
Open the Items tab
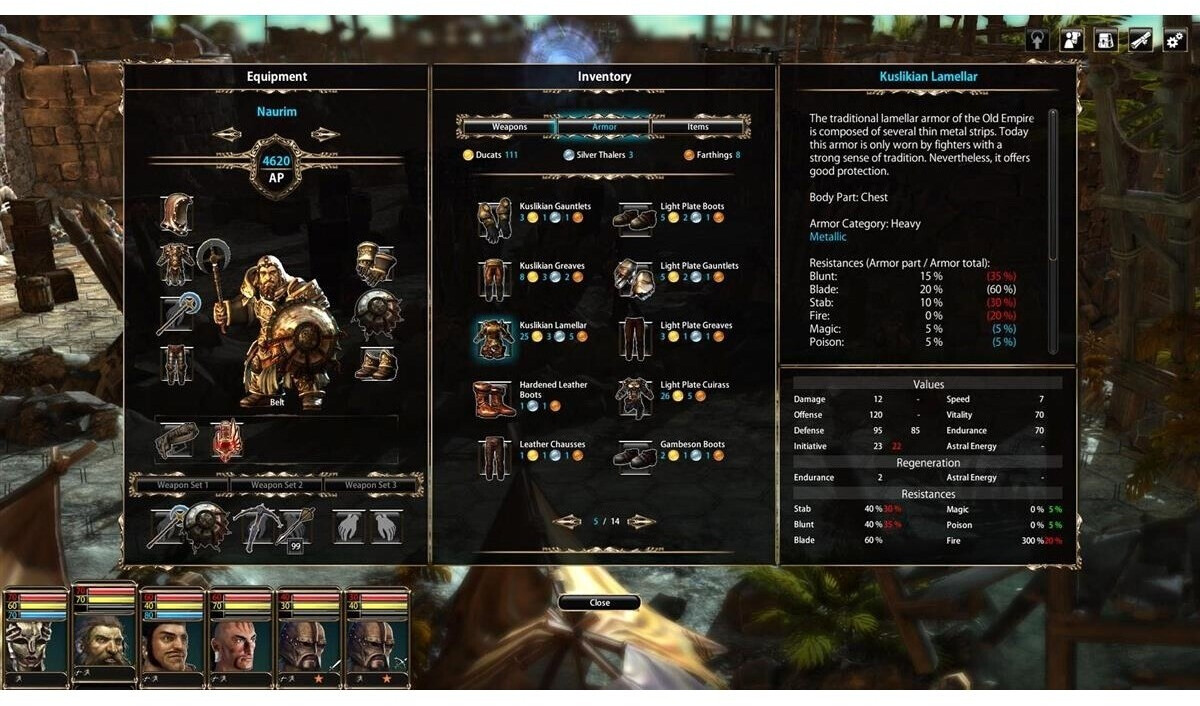pyautogui.click(x=698, y=127)
